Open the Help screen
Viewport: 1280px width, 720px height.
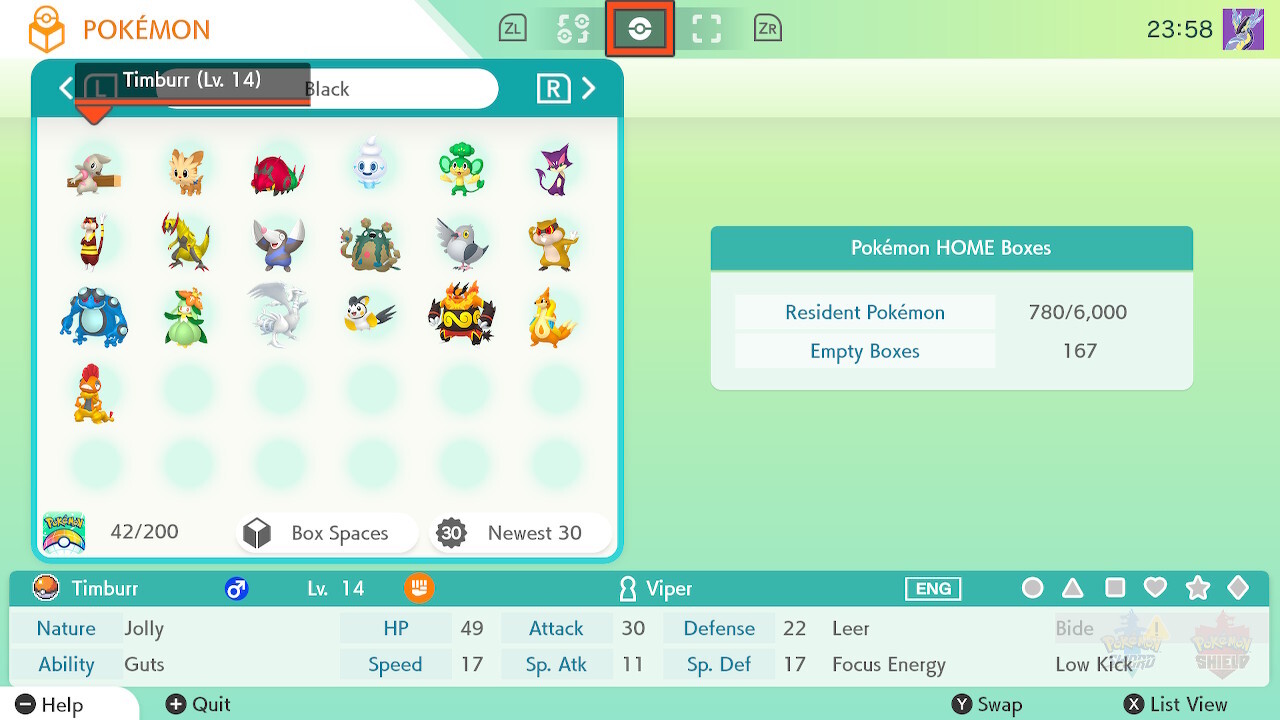click(50, 705)
